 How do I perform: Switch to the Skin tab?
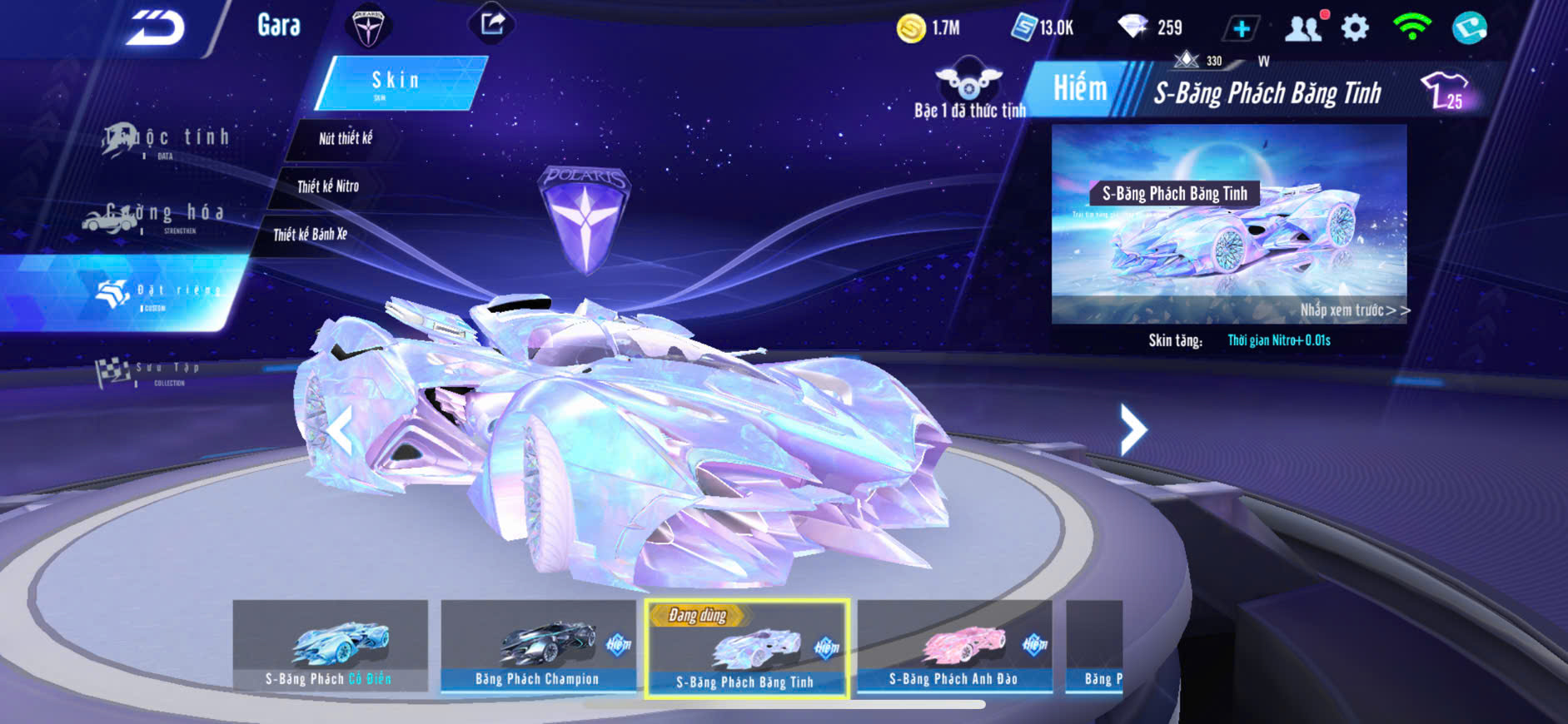(398, 82)
